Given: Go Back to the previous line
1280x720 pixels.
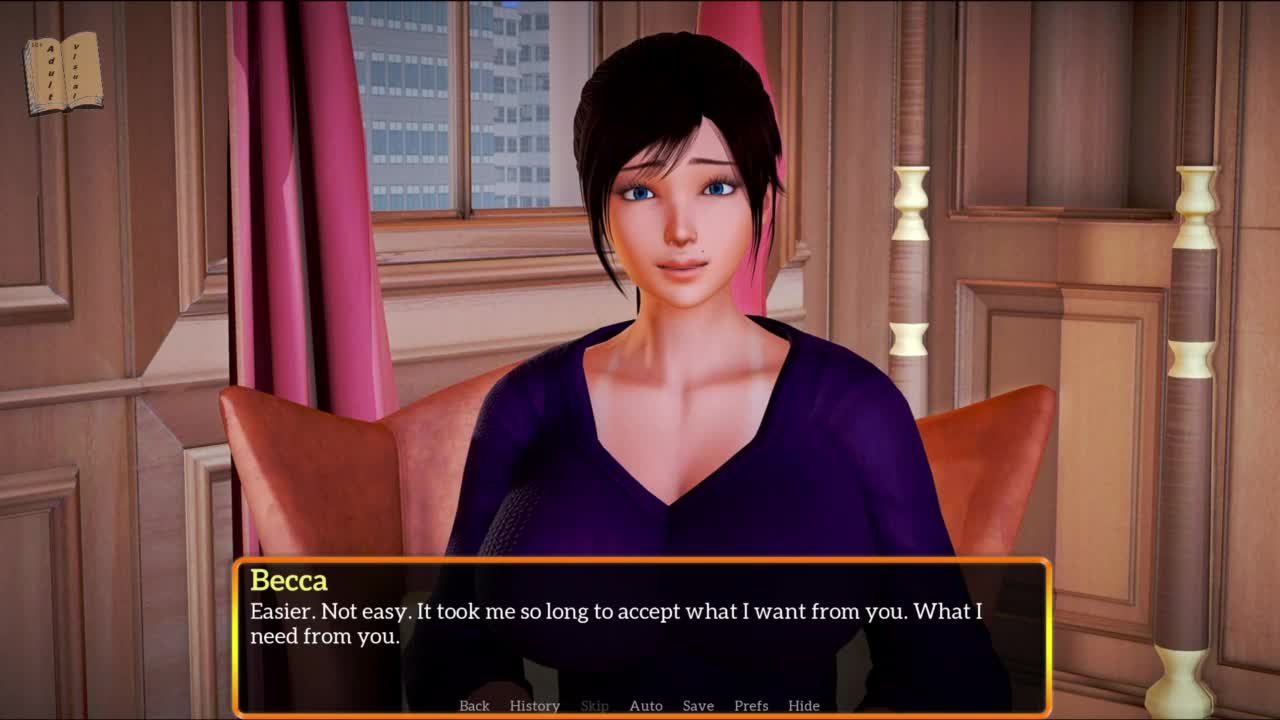Looking at the screenshot, I should pyautogui.click(x=474, y=705).
